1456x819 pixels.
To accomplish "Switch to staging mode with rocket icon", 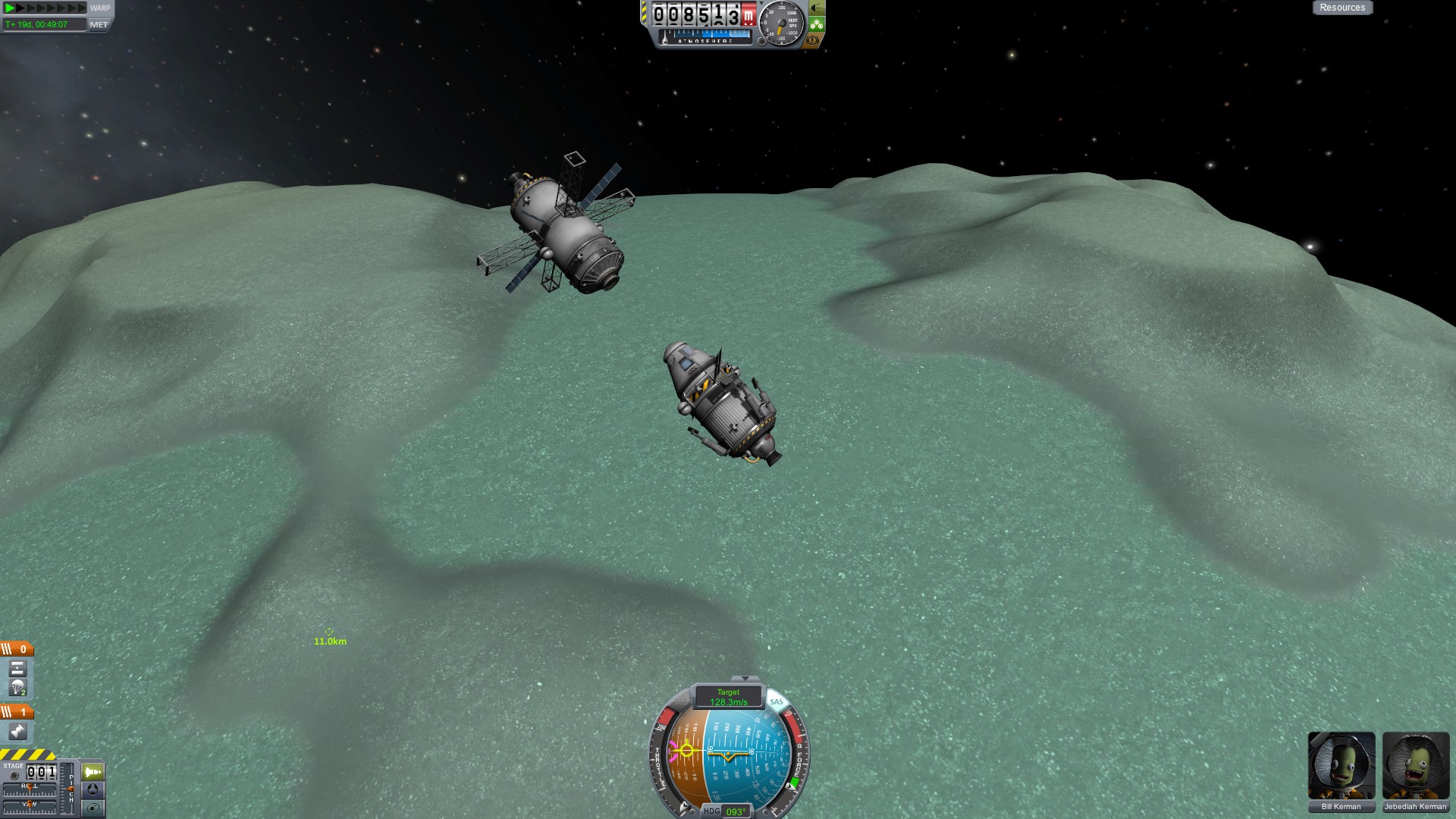I will [93, 772].
